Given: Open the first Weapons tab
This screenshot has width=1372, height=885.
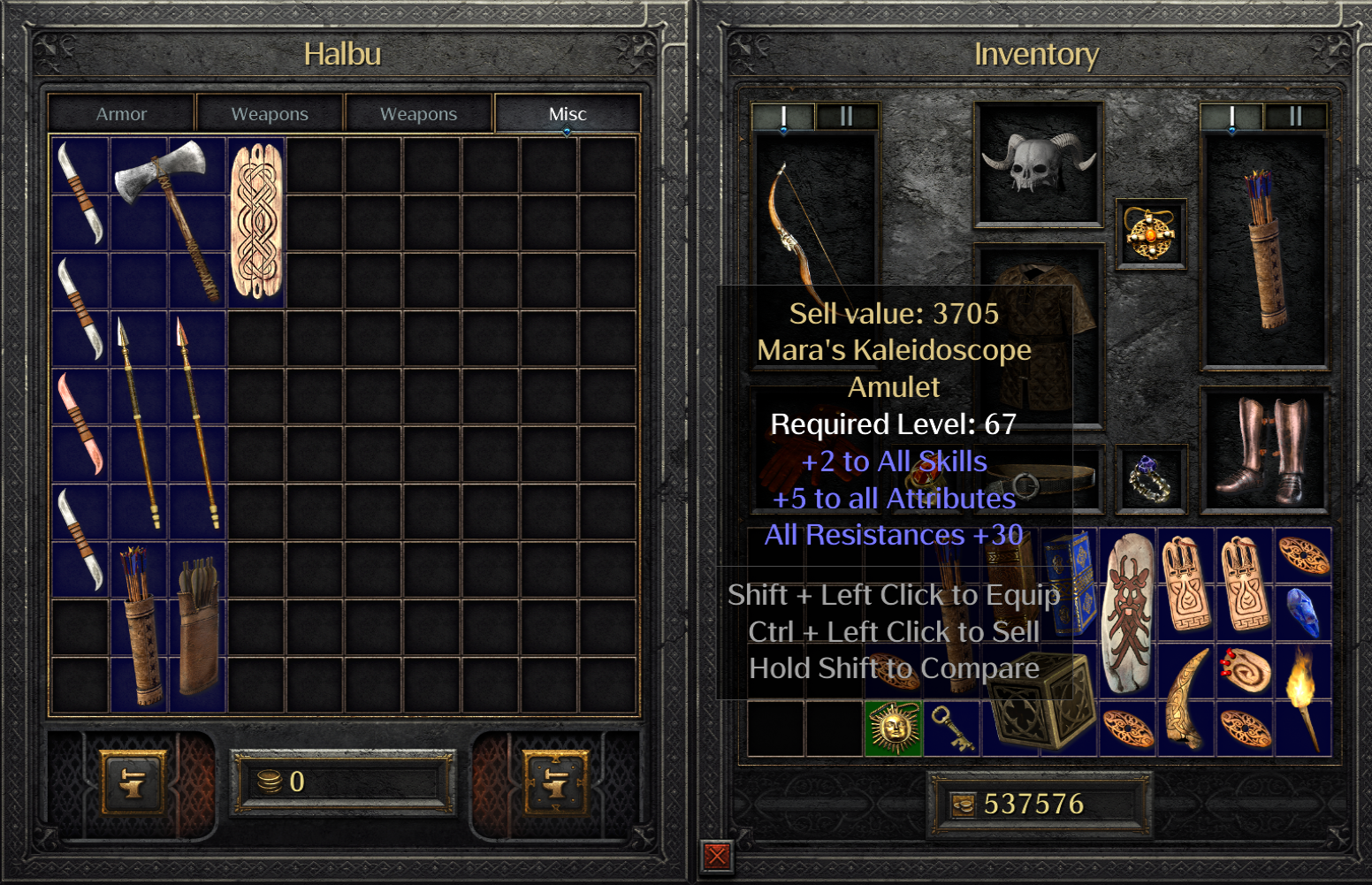Looking at the screenshot, I should tap(269, 113).
